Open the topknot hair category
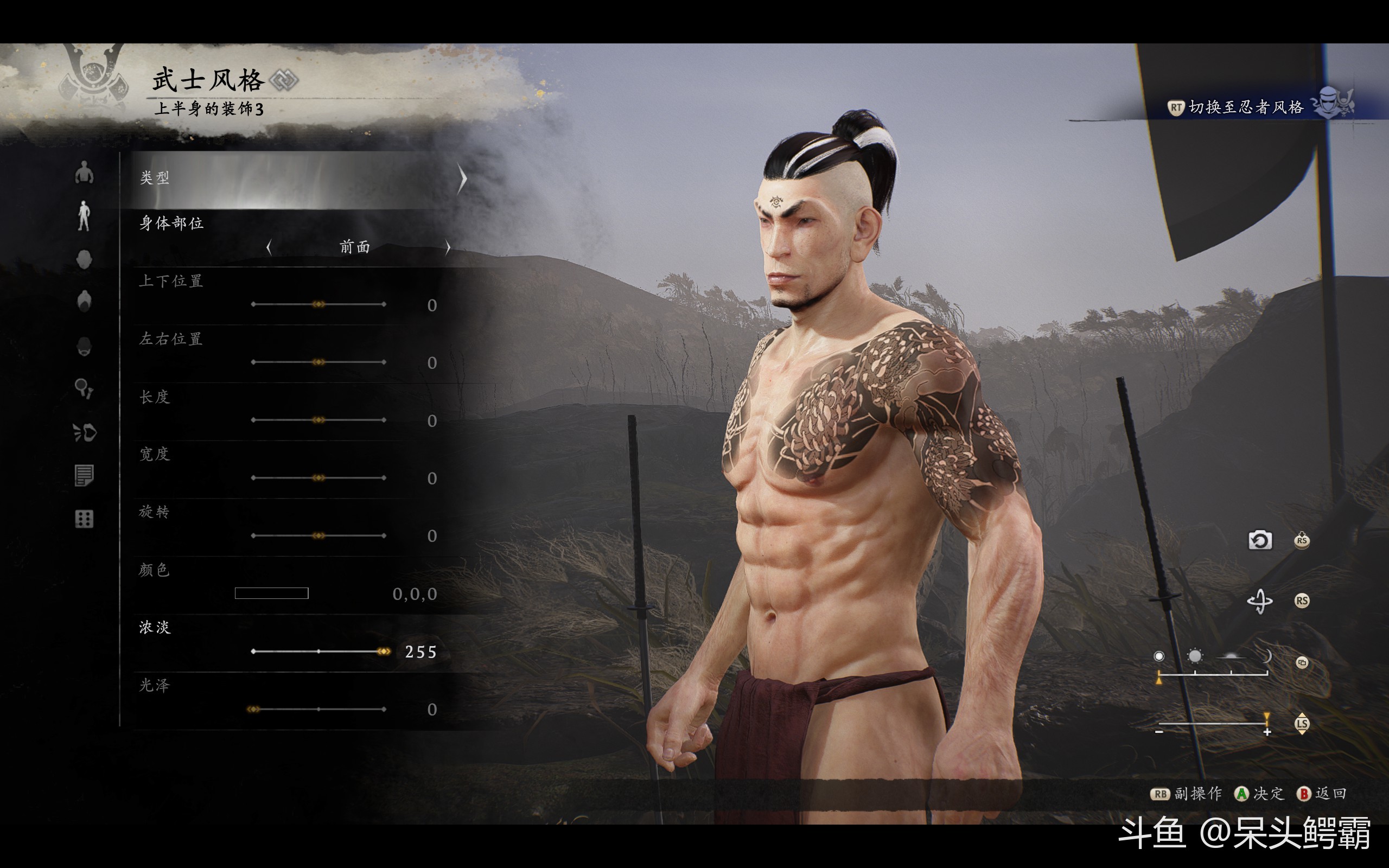 pos(85,301)
